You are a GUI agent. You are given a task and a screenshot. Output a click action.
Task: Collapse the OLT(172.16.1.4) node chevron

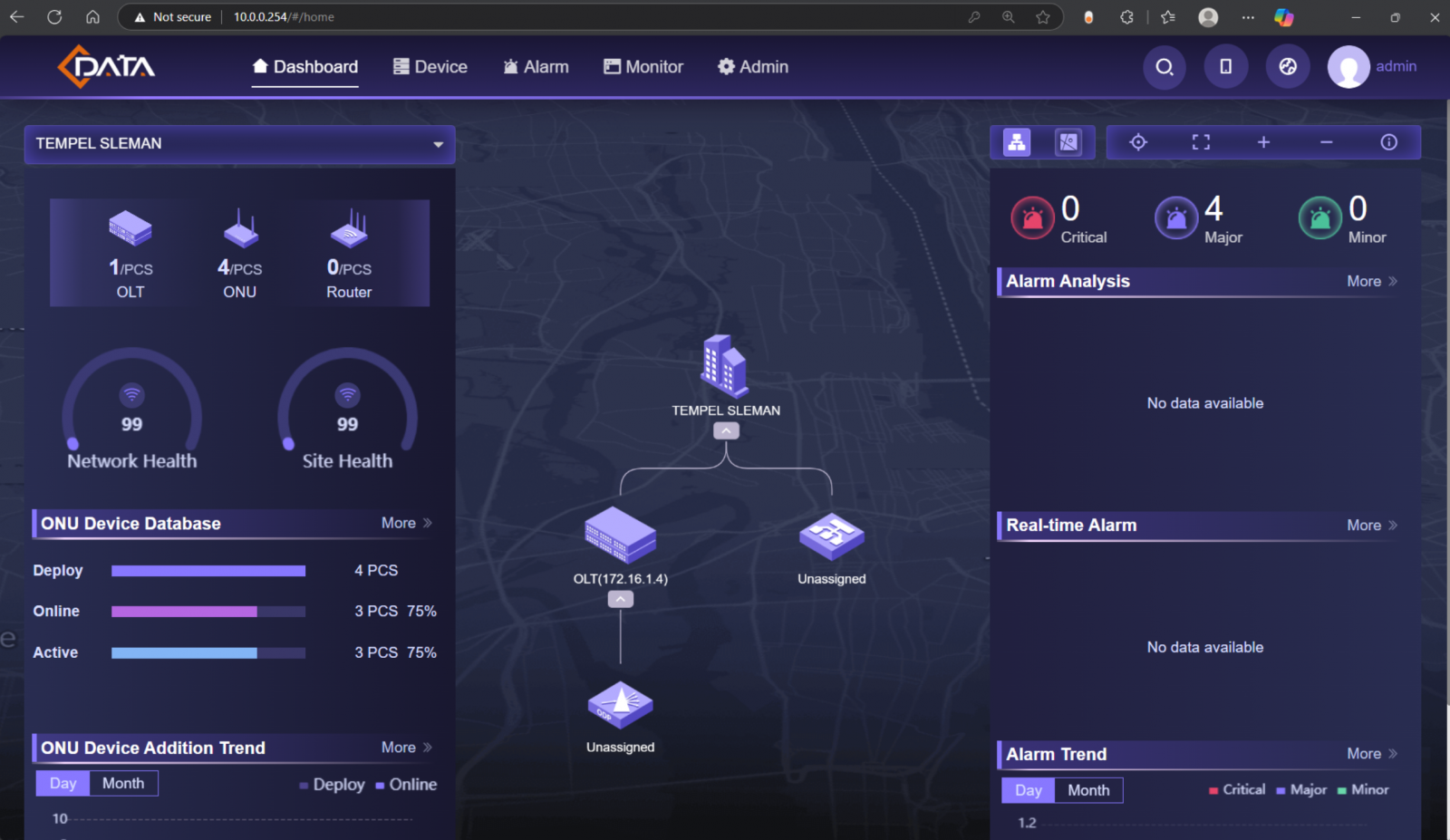620,598
